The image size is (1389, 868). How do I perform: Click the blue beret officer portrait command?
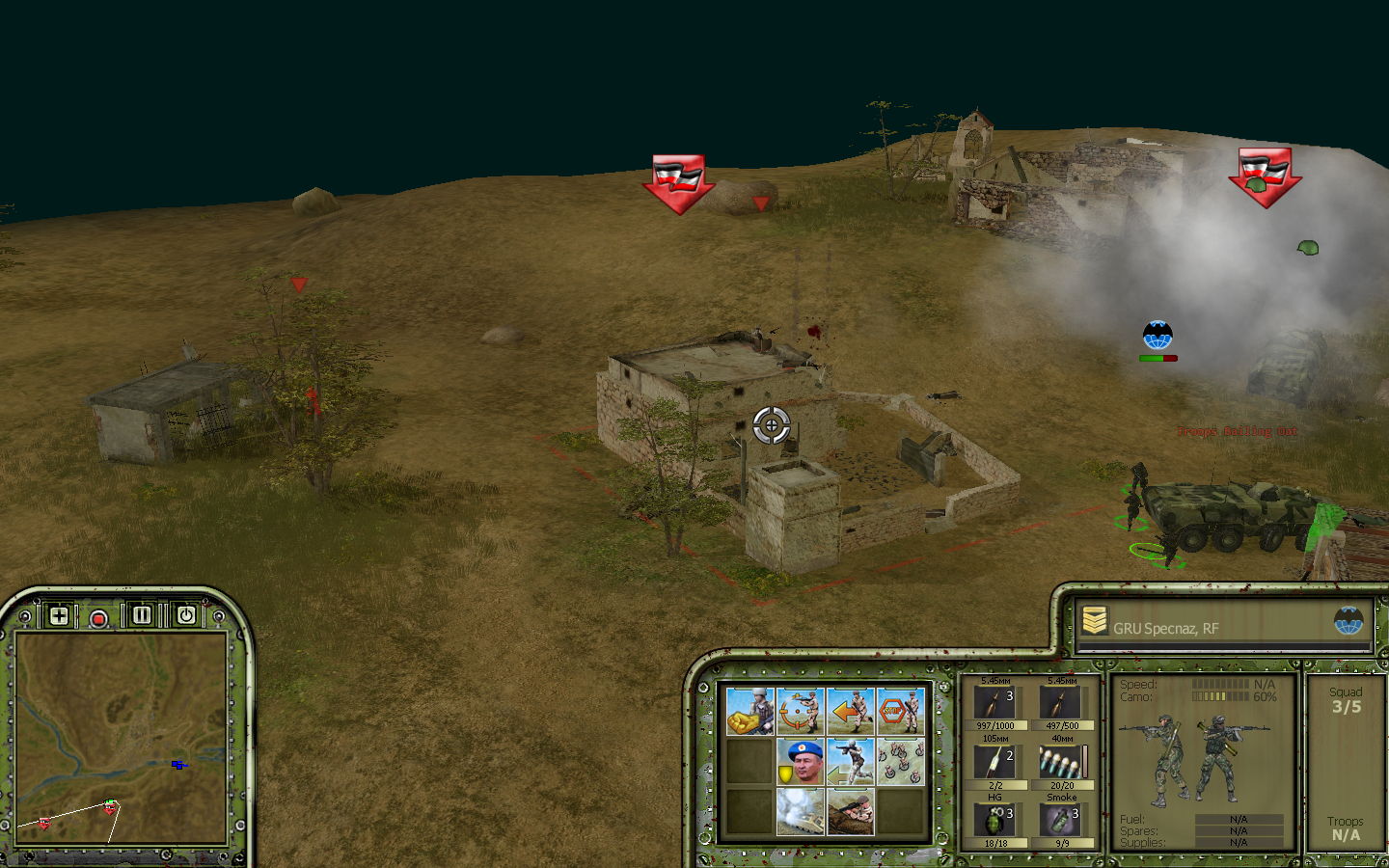pyautogui.click(x=801, y=762)
